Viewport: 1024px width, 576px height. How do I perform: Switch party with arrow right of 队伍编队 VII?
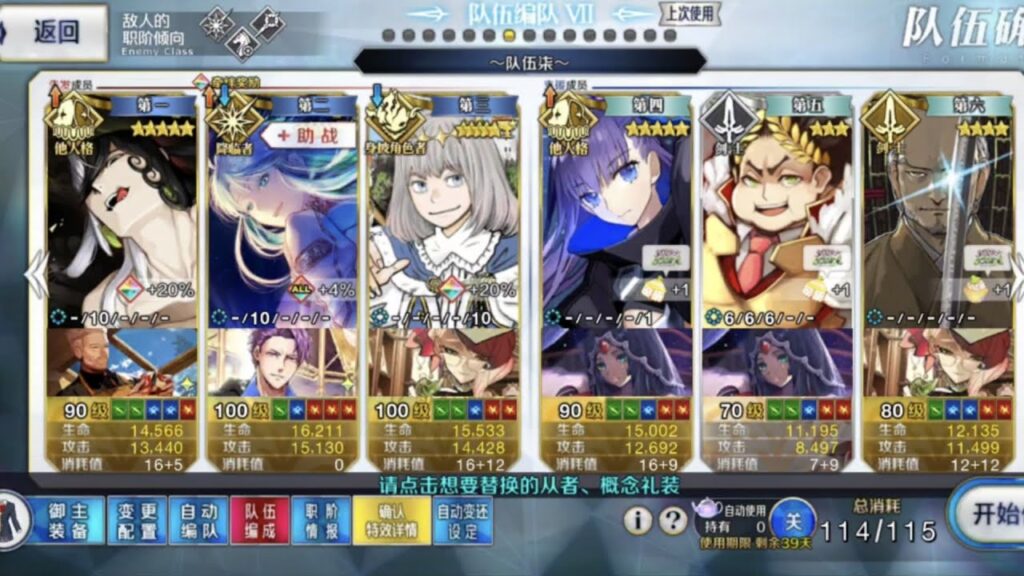click(x=632, y=14)
